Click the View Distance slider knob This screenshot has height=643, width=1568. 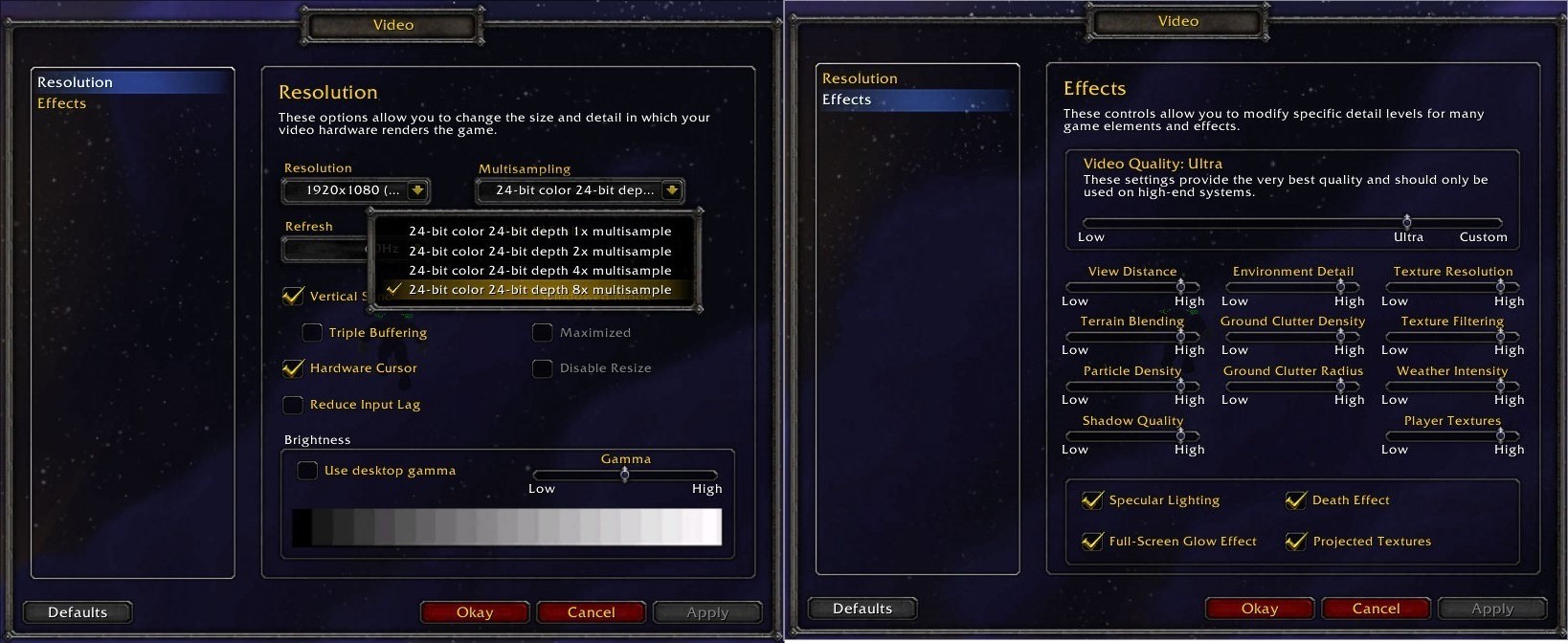(x=1180, y=286)
